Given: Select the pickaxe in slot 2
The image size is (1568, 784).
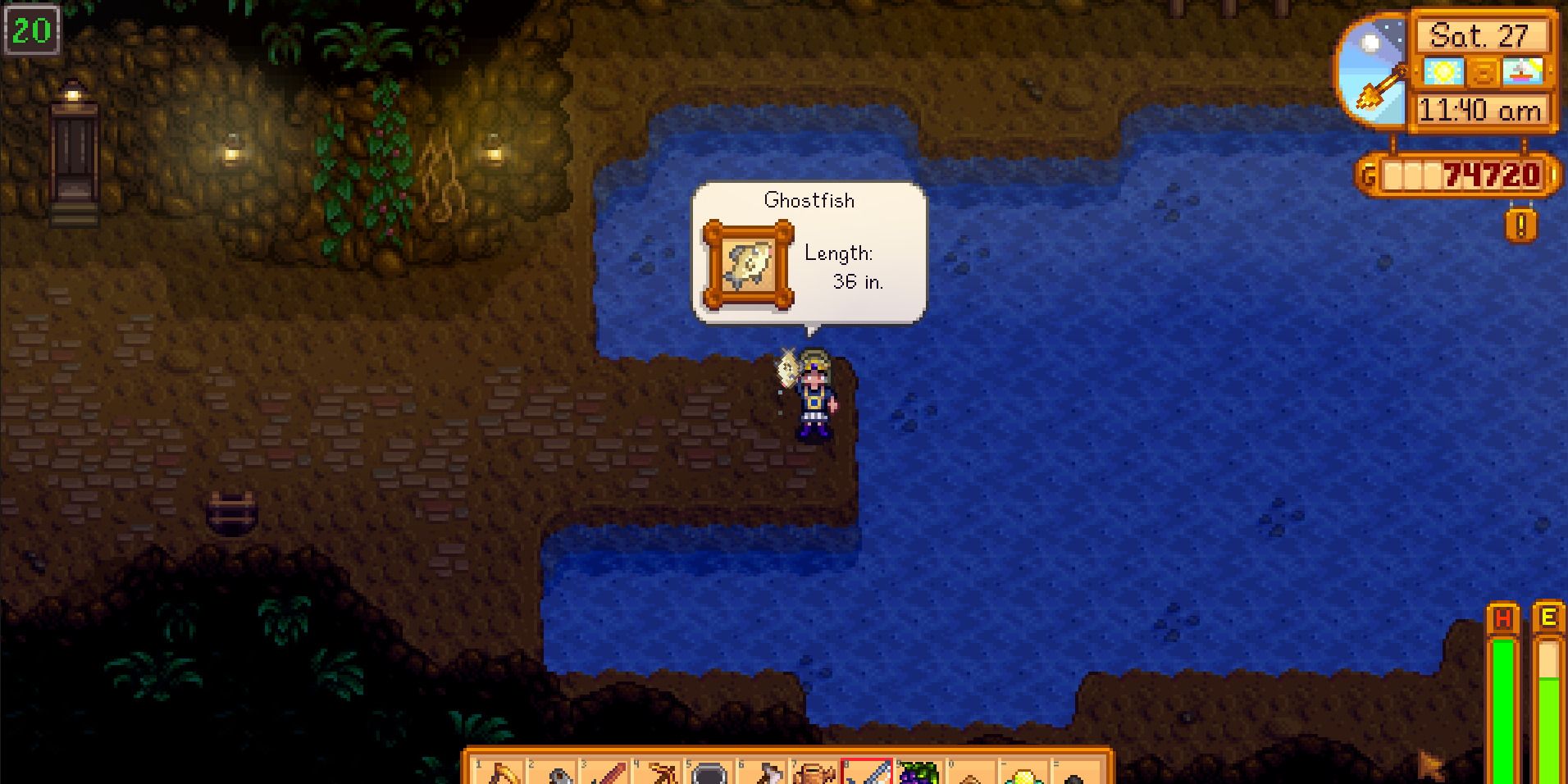Looking at the screenshot, I should 553,773.
